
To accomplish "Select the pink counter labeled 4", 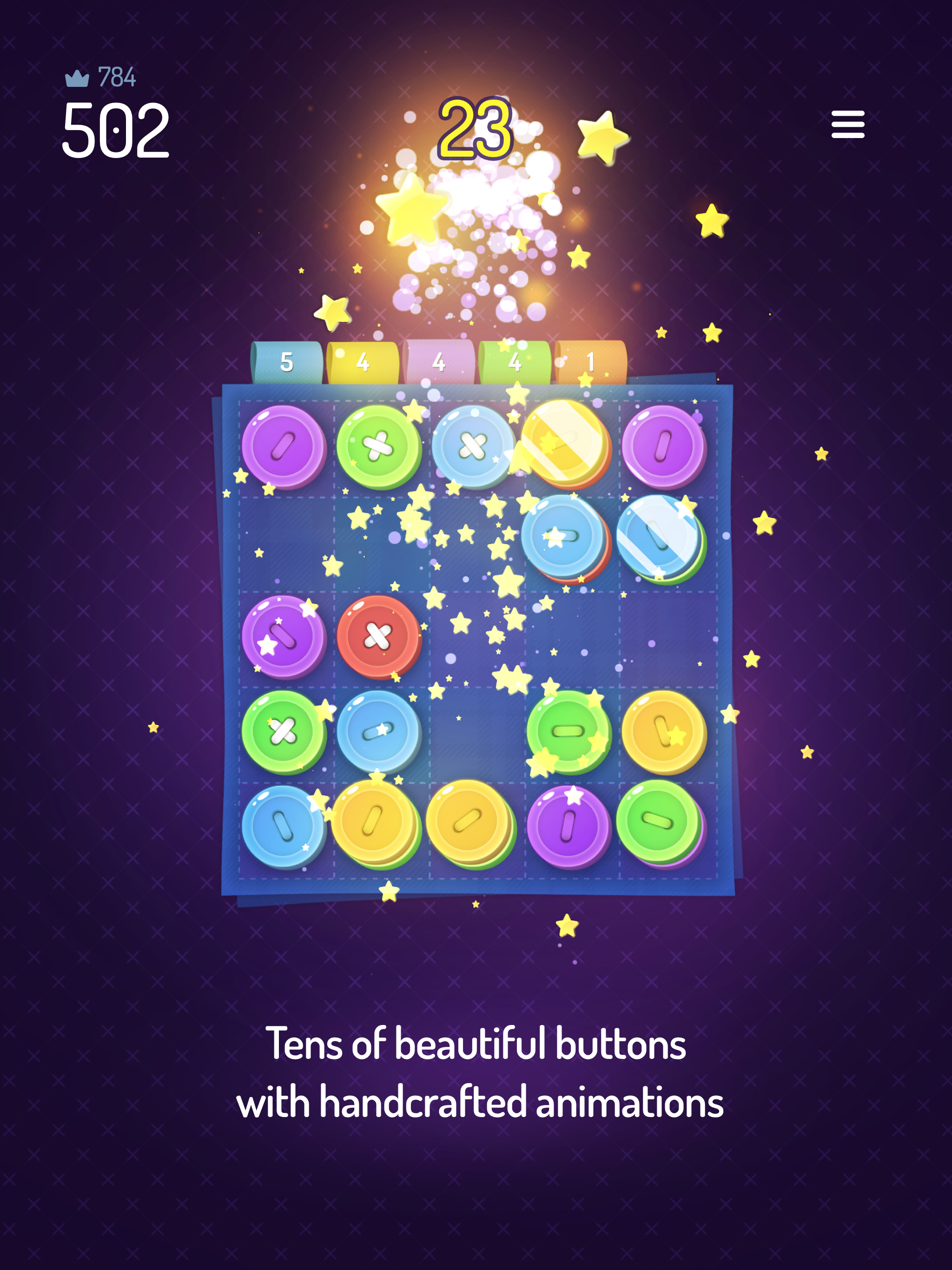I will click(x=439, y=362).
